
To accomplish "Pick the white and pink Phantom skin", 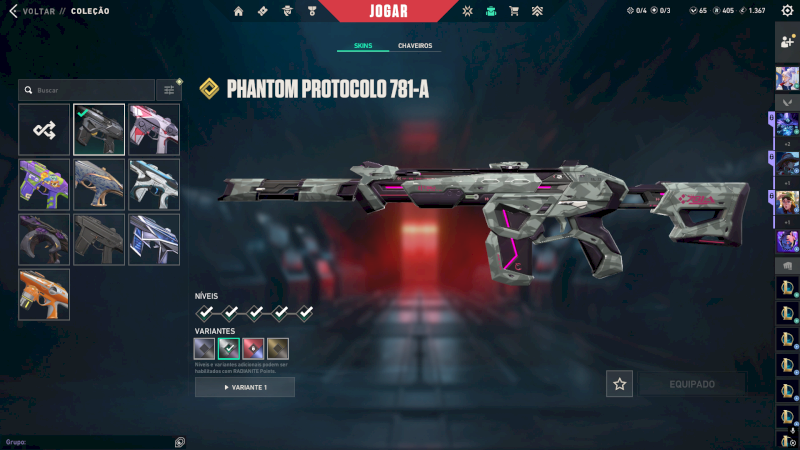I will [154, 130].
